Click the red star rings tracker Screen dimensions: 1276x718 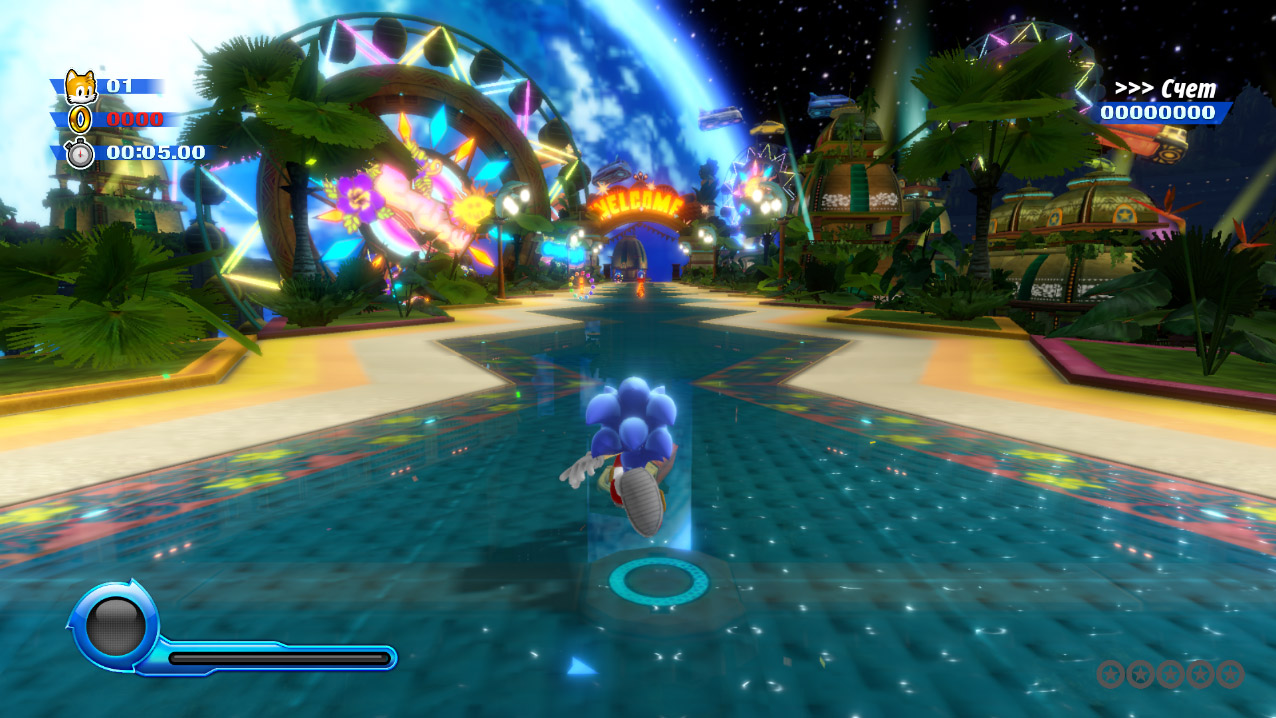(x=1170, y=674)
